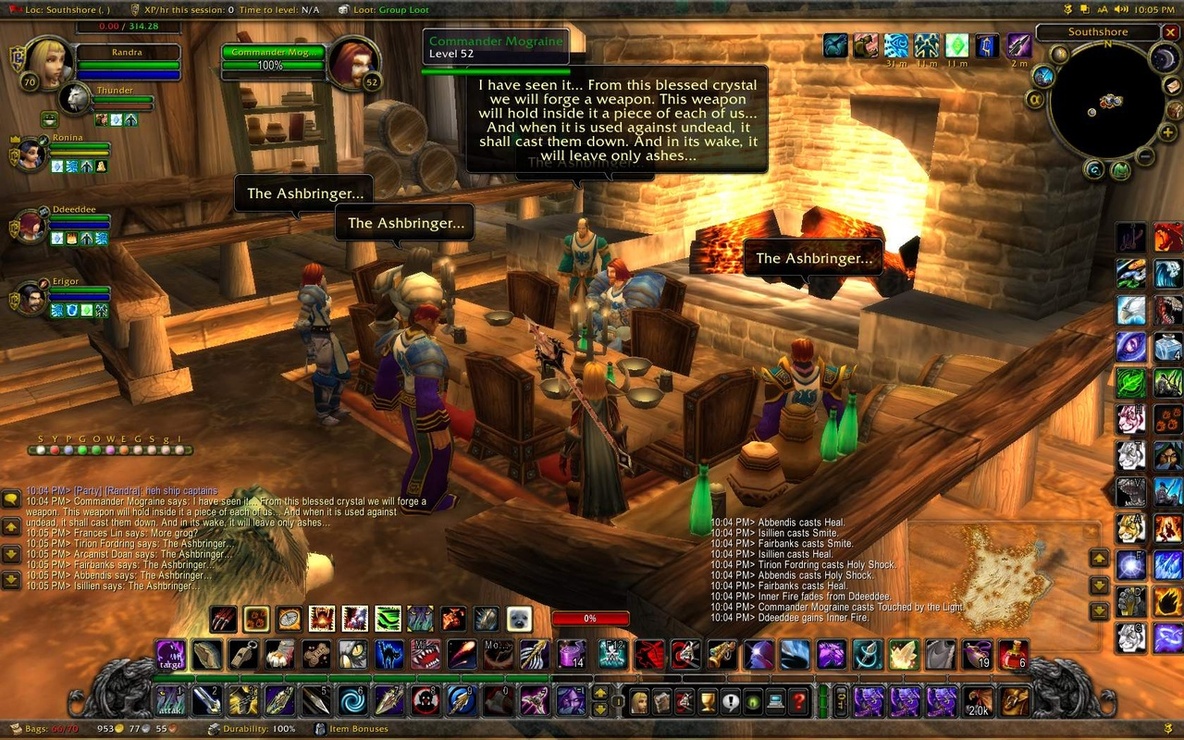The width and height of the screenshot is (1184, 740).
Task: Zoom out the minimap with minus button
Action: click(1146, 157)
